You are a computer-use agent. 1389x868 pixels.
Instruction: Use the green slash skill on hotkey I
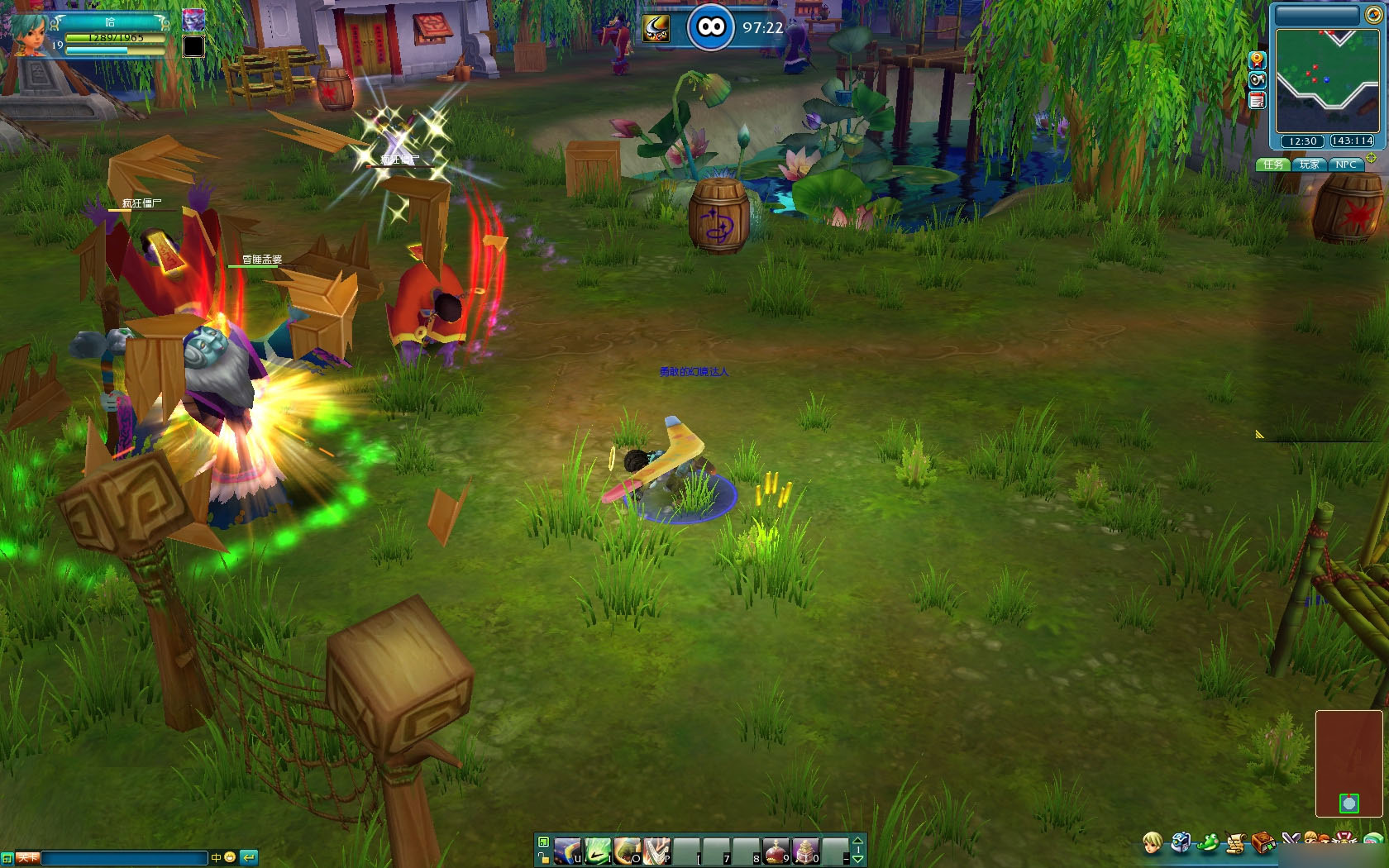(597, 850)
